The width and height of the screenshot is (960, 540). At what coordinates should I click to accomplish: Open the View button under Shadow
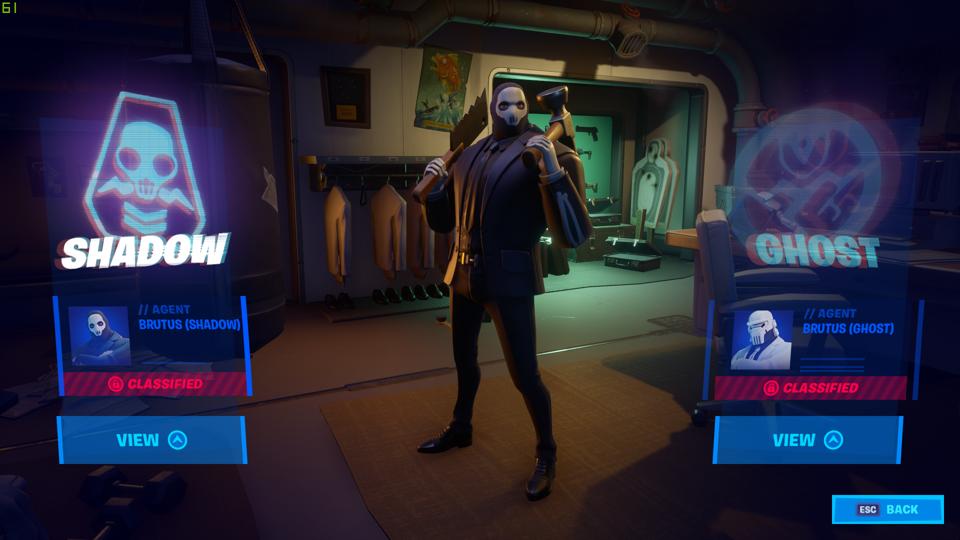pos(151,440)
